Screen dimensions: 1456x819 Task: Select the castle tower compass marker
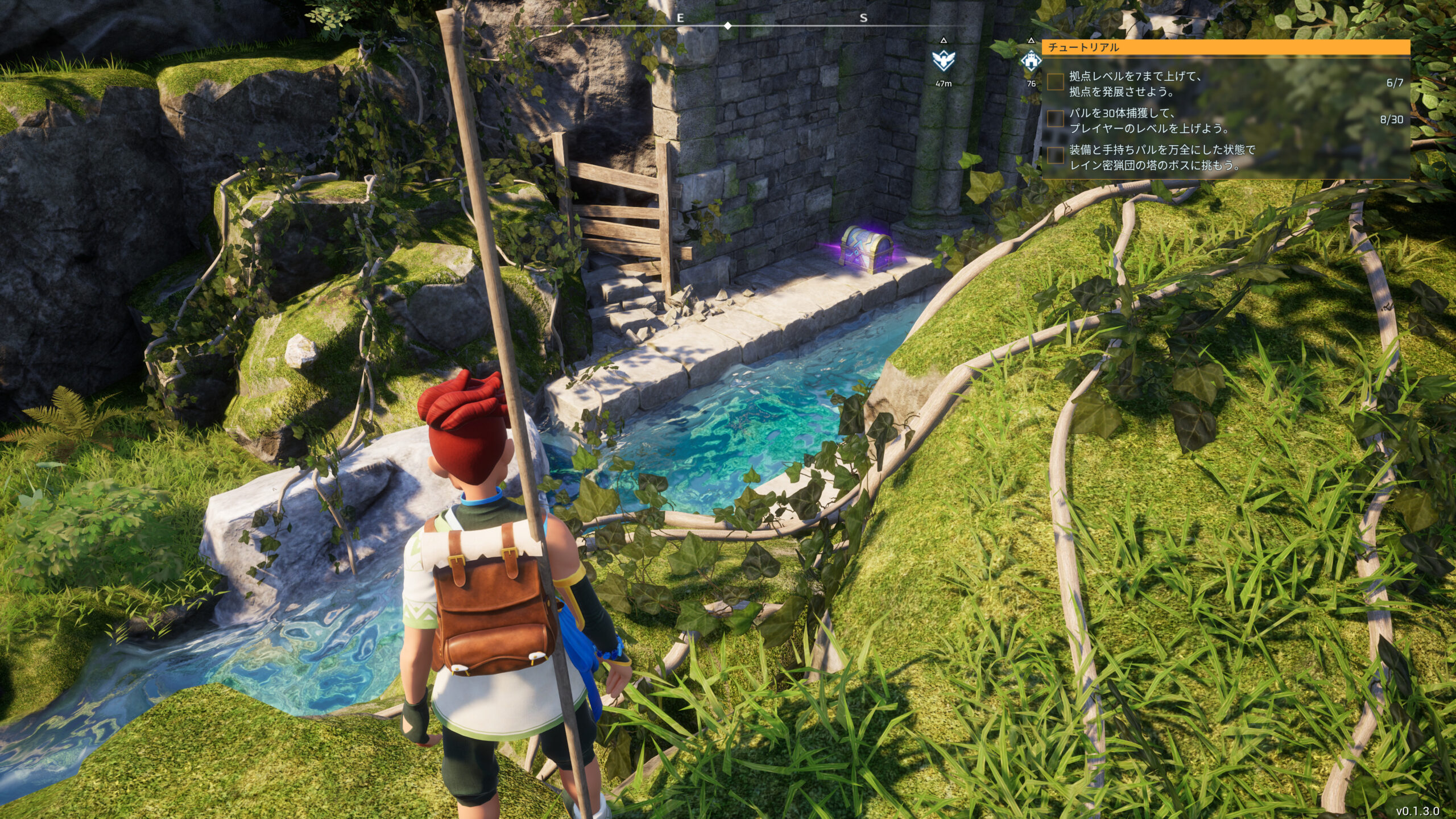point(1031,60)
